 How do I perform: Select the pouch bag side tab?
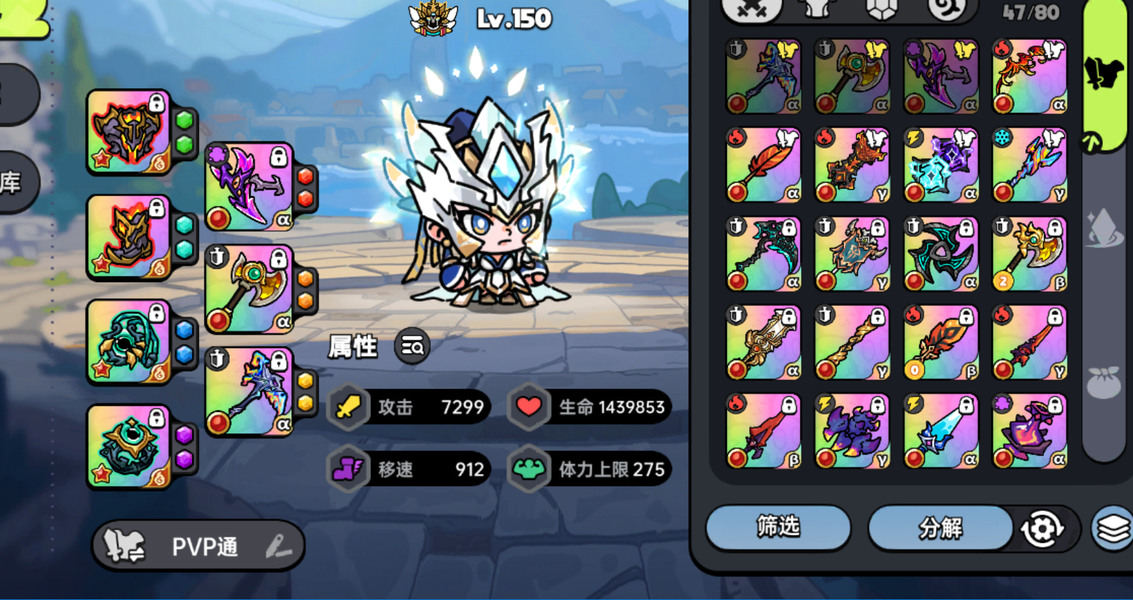pyautogui.click(x=1104, y=381)
